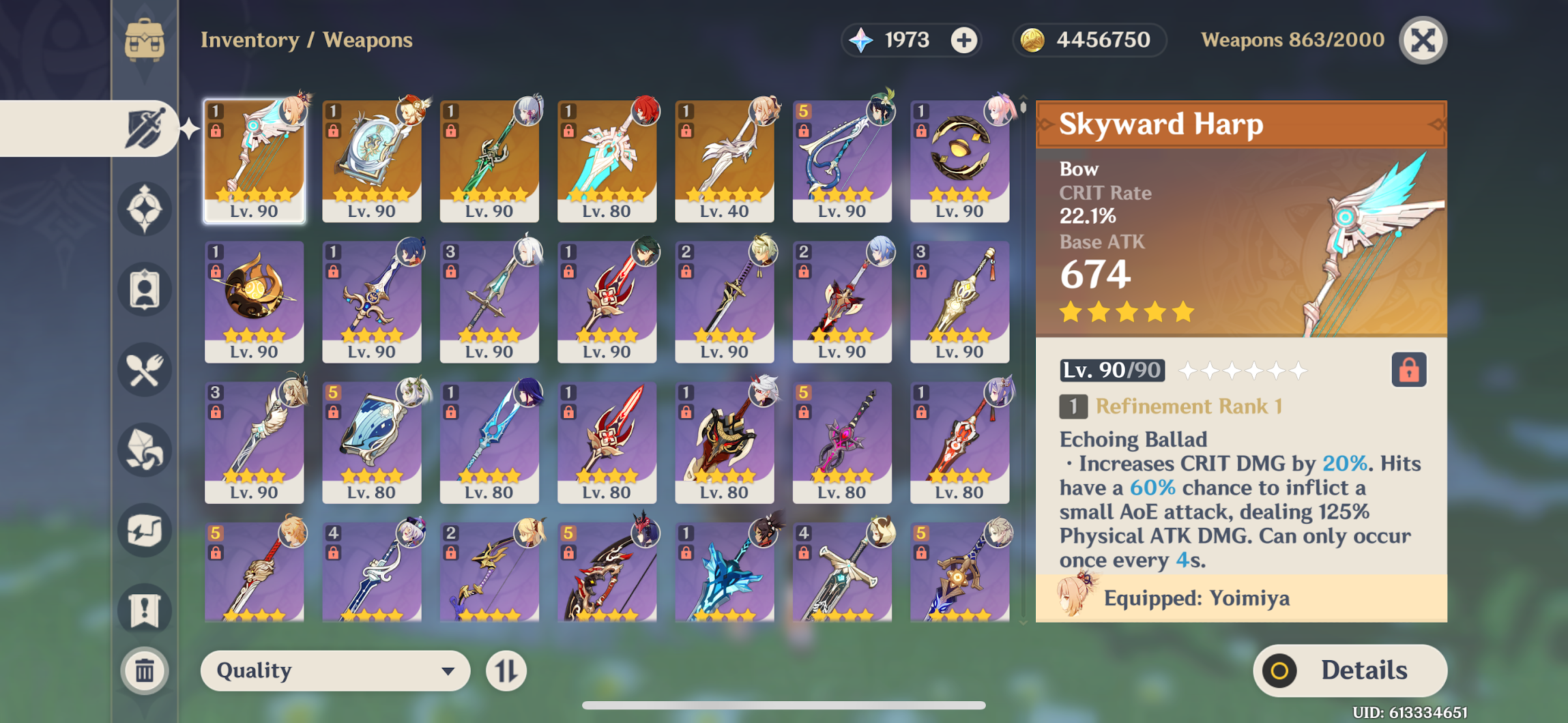Switch to the Quest items tab
Image resolution: width=1568 pixels, height=723 pixels.
144,610
